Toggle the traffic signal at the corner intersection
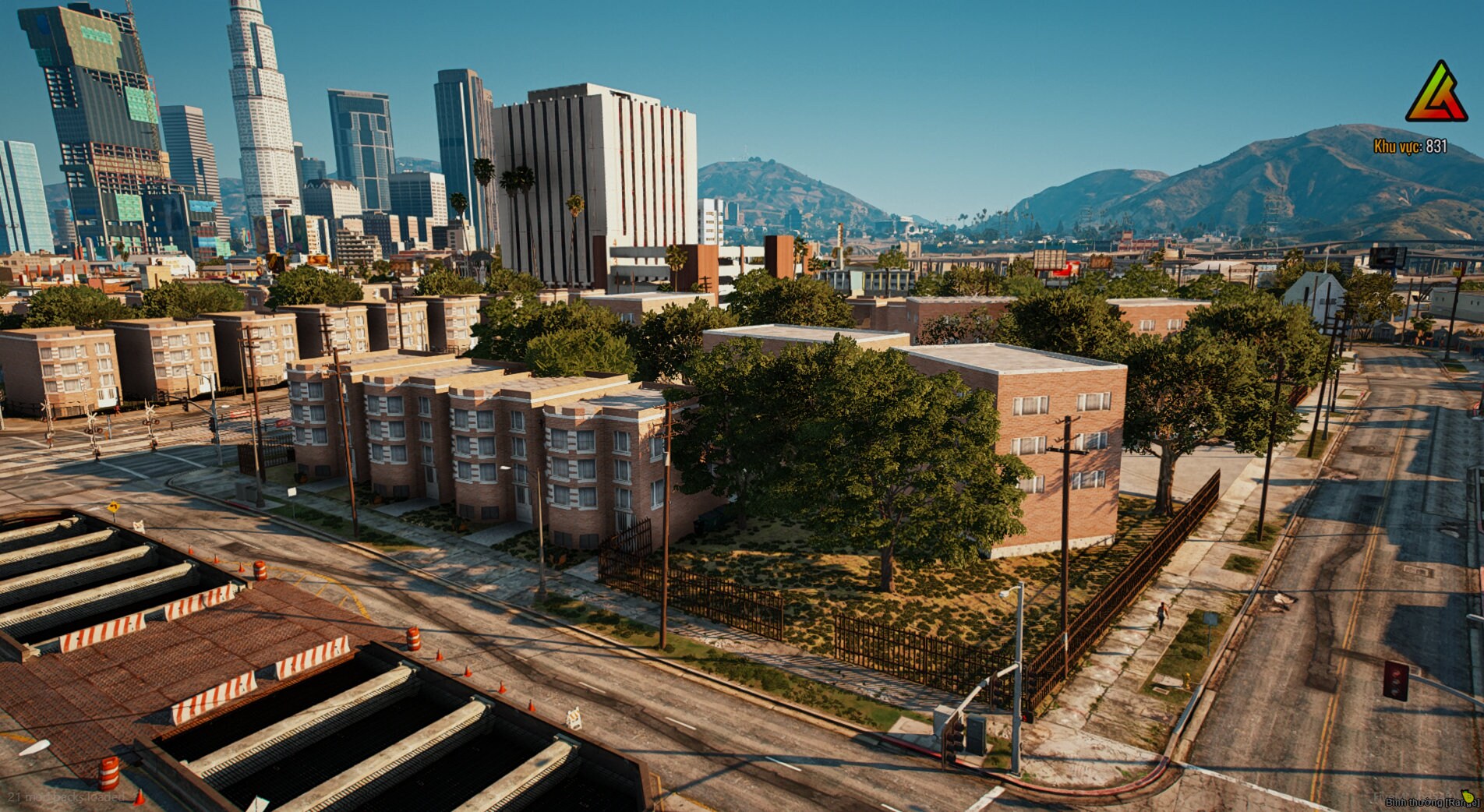Image resolution: width=1484 pixels, height=812 pixels. tap(955, 740)
